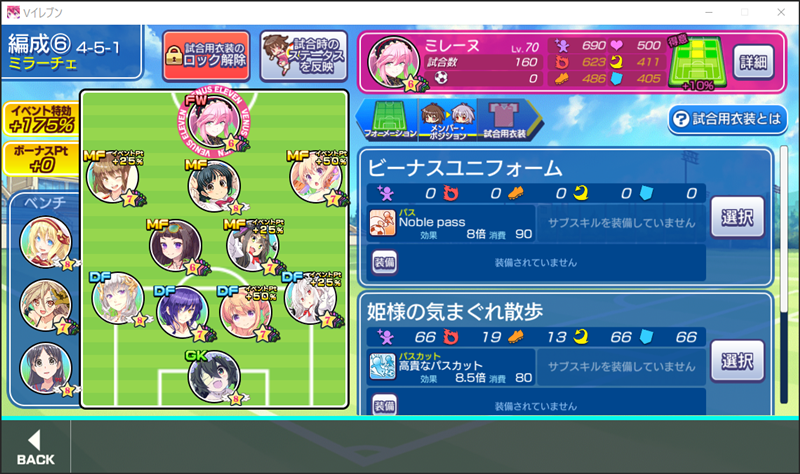Viewport: 800px width, 474px height.
Task: Apply match-time status reflection button
Action: pos(303,54)
